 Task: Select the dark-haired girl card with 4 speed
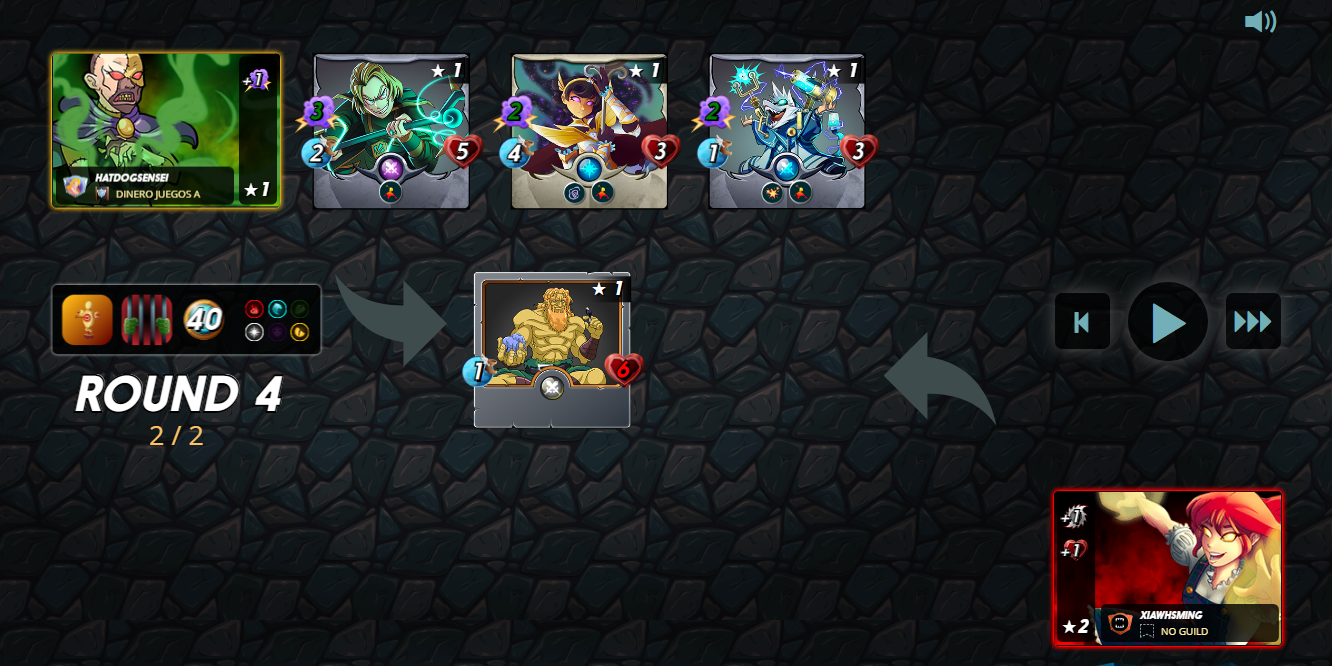coord(589,130)
